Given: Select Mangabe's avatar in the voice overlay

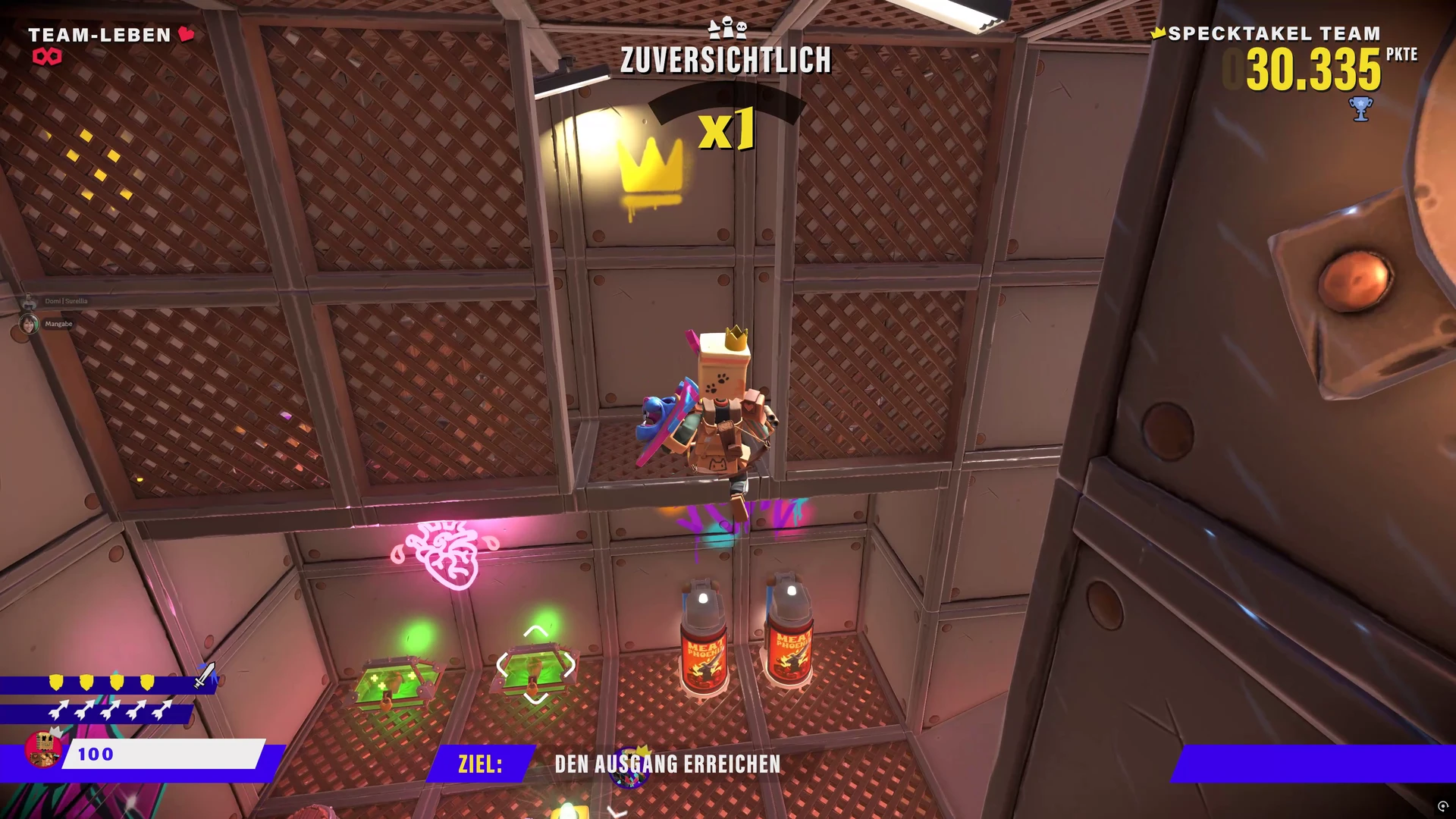Looking at the screenshot, I should click(x=29, y=325).
